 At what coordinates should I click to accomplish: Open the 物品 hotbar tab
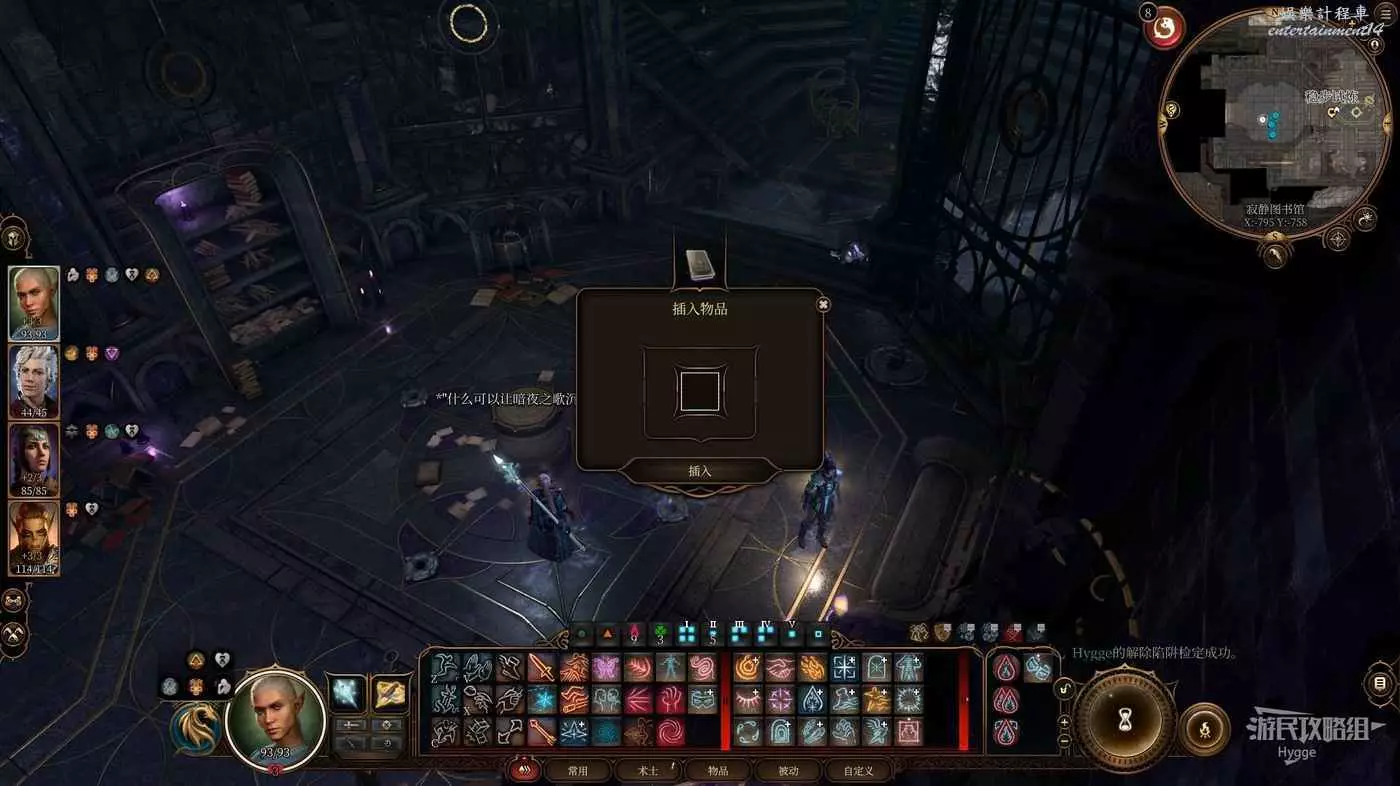[718, 770]
